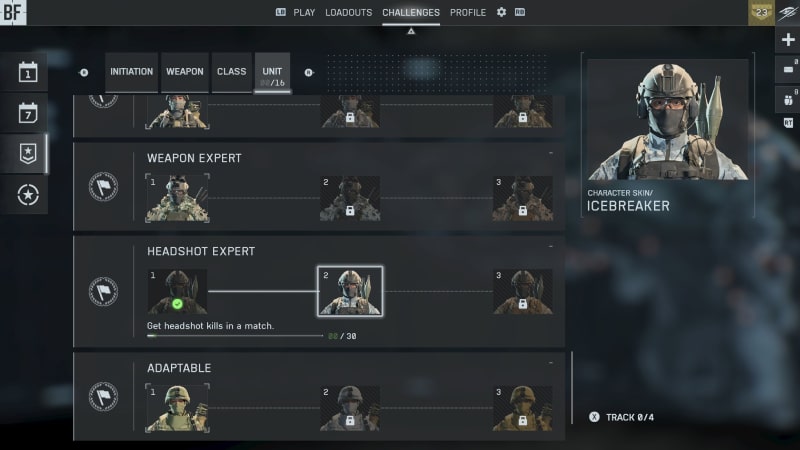The width and height of the screenshot is (800, 450).
Task: Choose the locked Headshot Expert tier 3 reward
Action: [x=523, y=291]
